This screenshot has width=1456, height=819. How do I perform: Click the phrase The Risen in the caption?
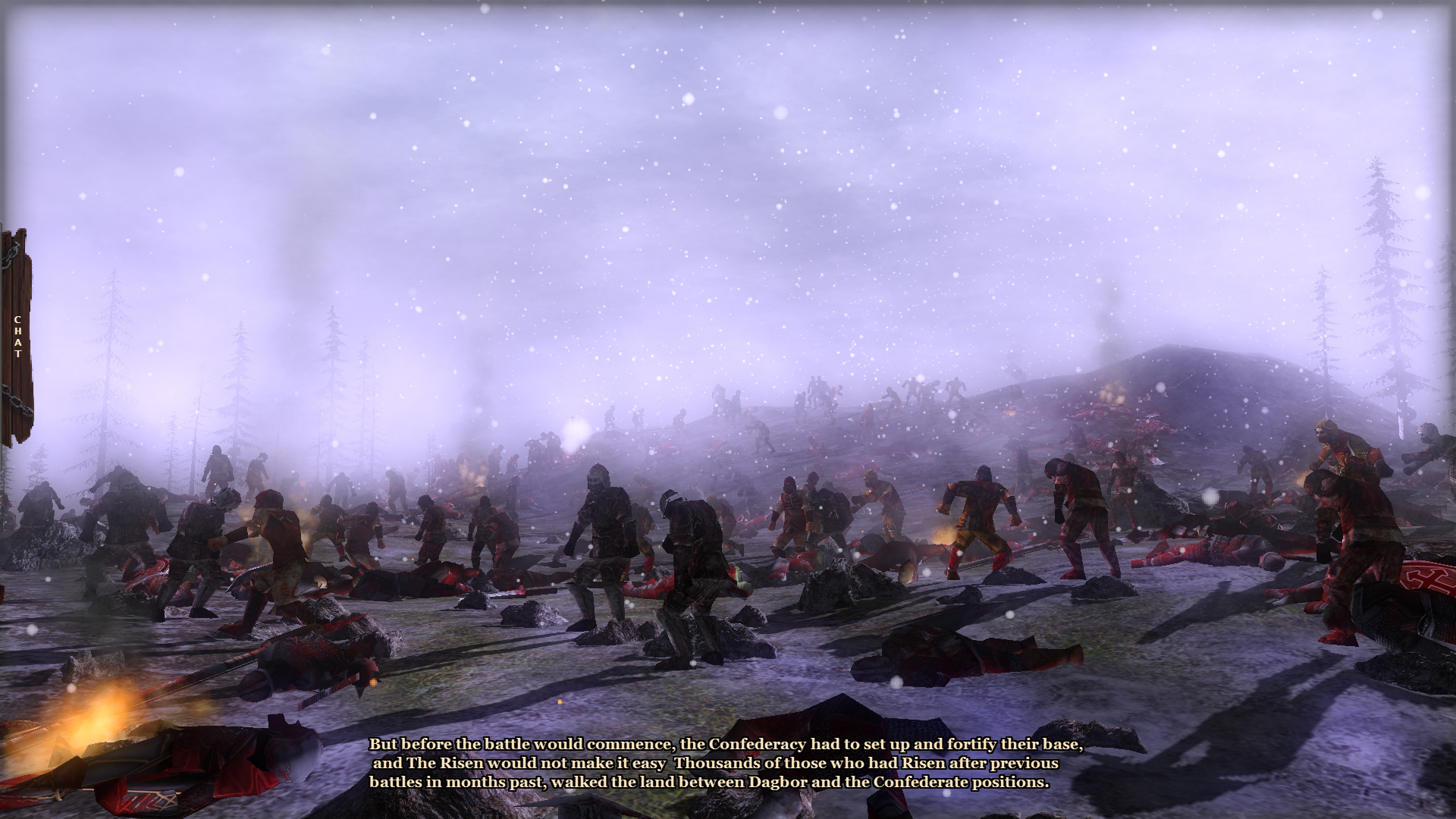(447, 764)
